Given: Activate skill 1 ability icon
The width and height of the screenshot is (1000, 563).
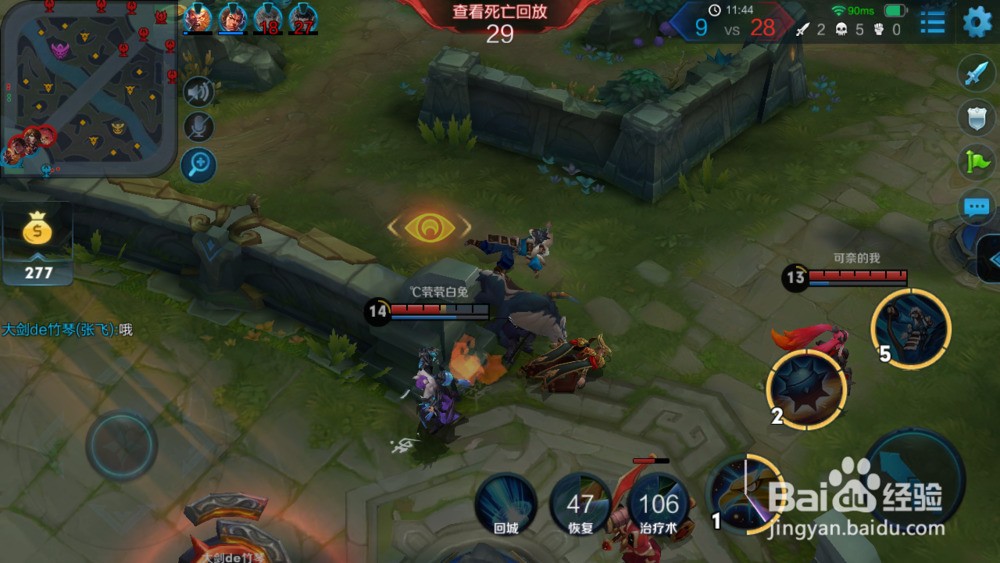Looking at the screenshot, I should [743, 493].
